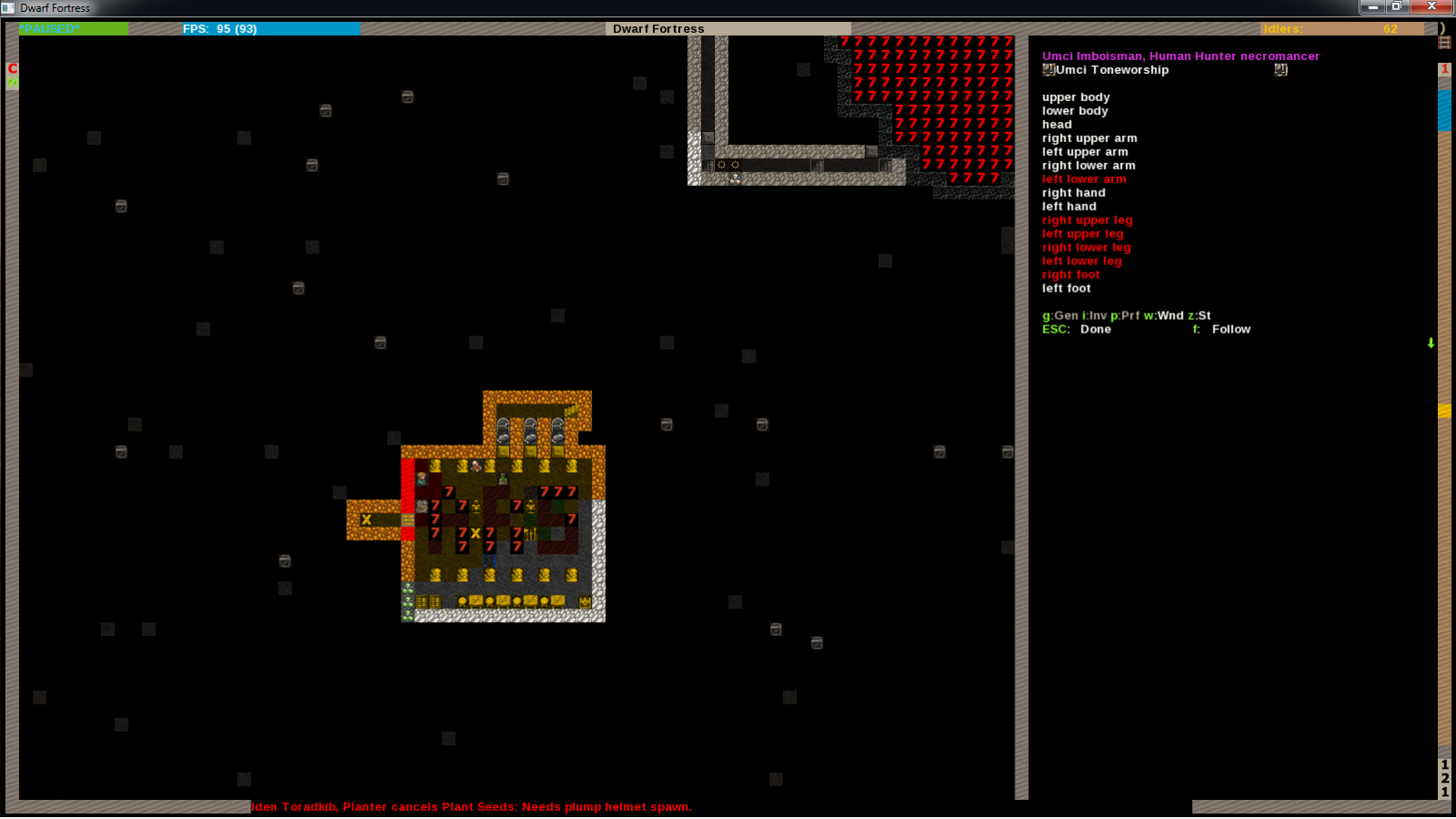Switch to the Gen view tab
The image size is (1456, 819).
tap(1060, 316)
